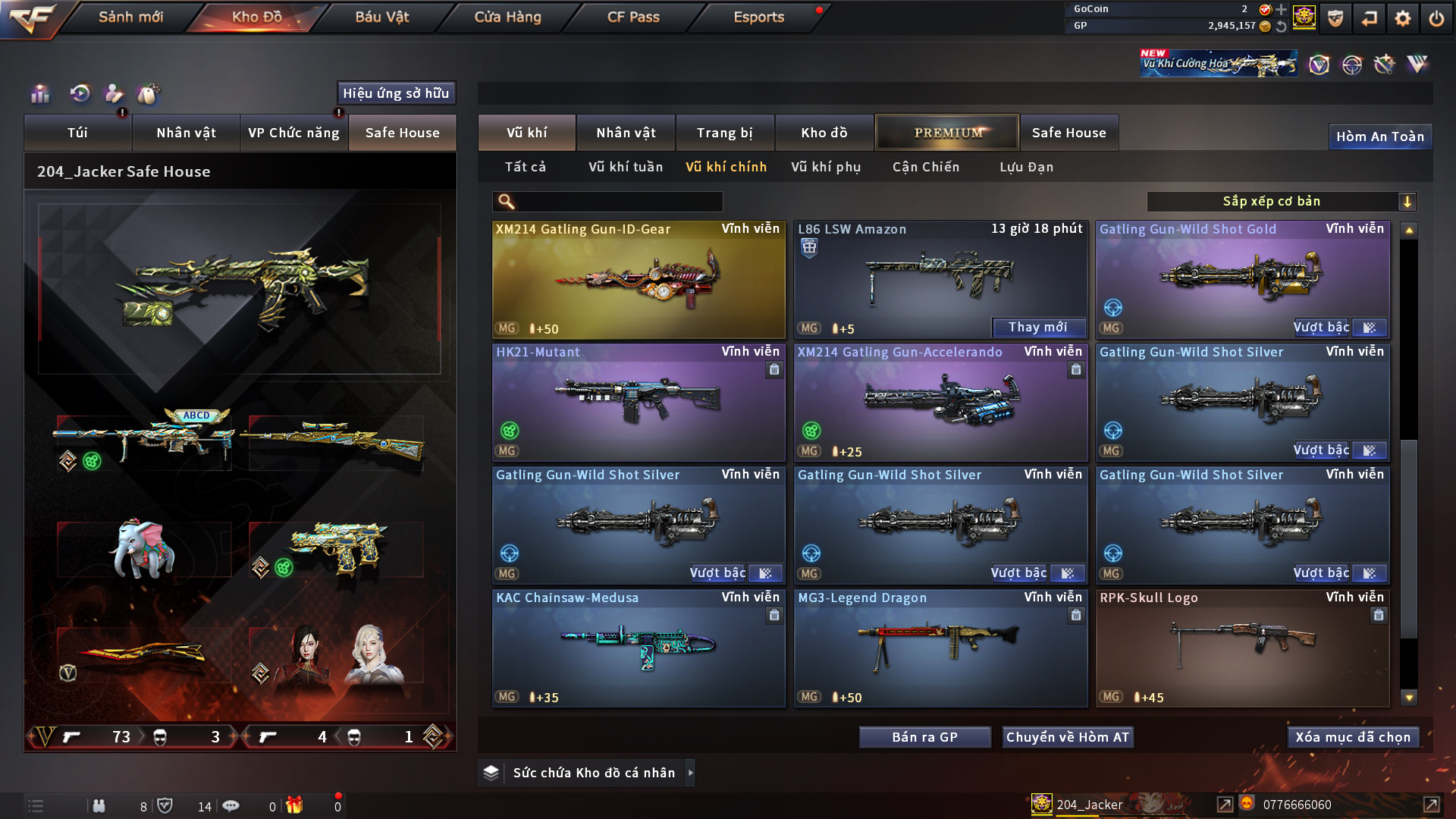The width and height of the screenshot is (1456, 819).
Task: Switch to Sảnh mới lobby tab
Action: (x=130, y=17)
